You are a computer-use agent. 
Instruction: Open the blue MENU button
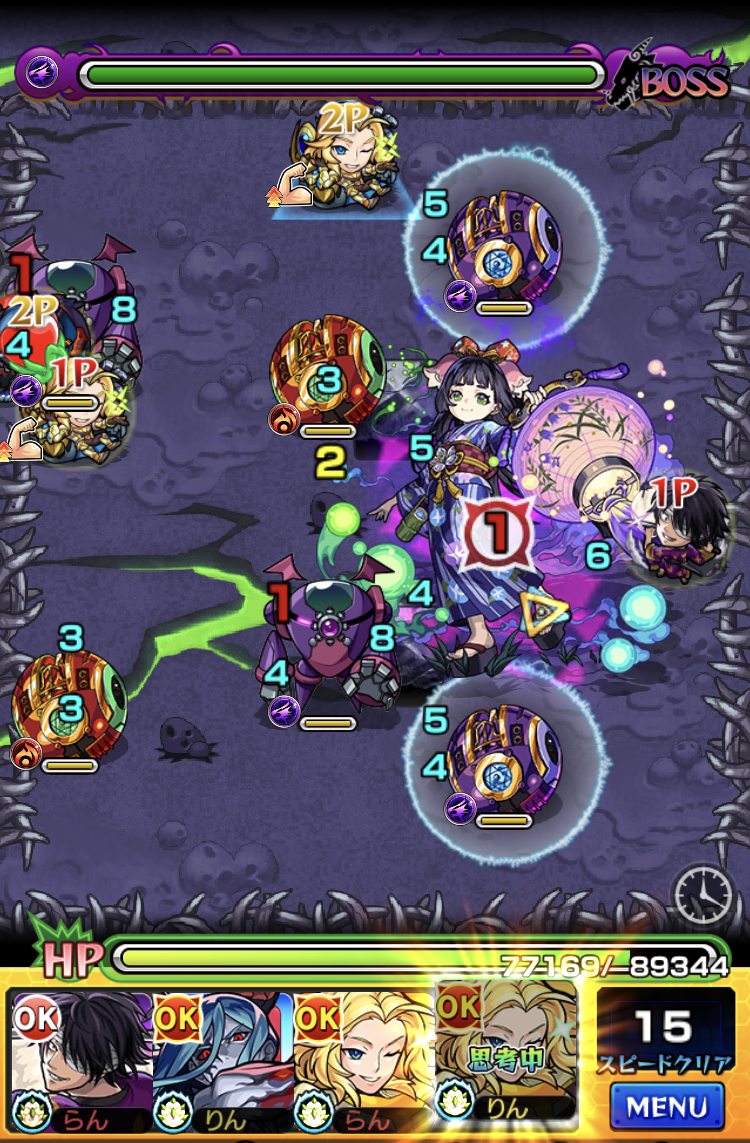point(666,1105)
